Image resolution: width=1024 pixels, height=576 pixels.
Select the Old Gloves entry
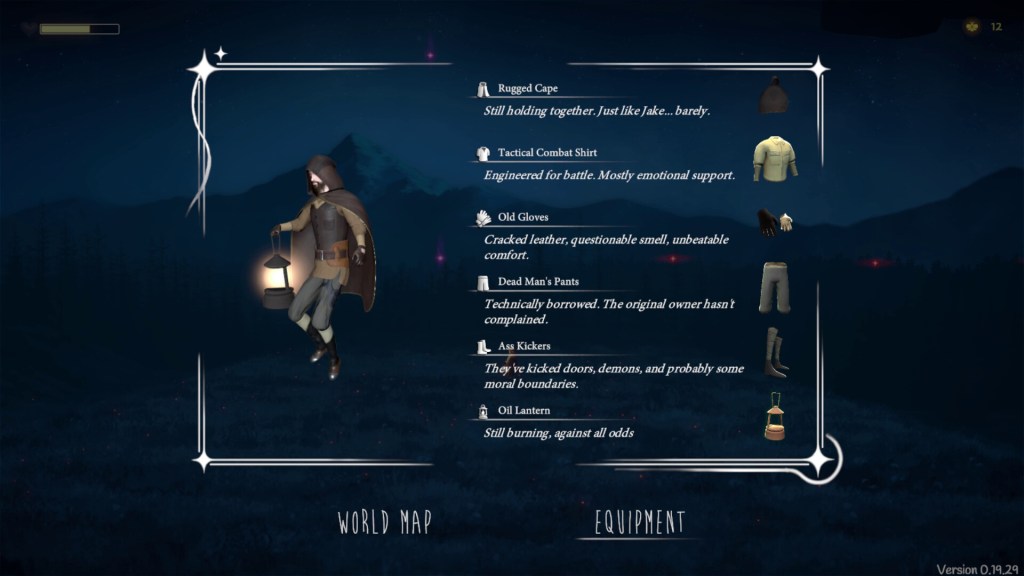coord(523,217)
